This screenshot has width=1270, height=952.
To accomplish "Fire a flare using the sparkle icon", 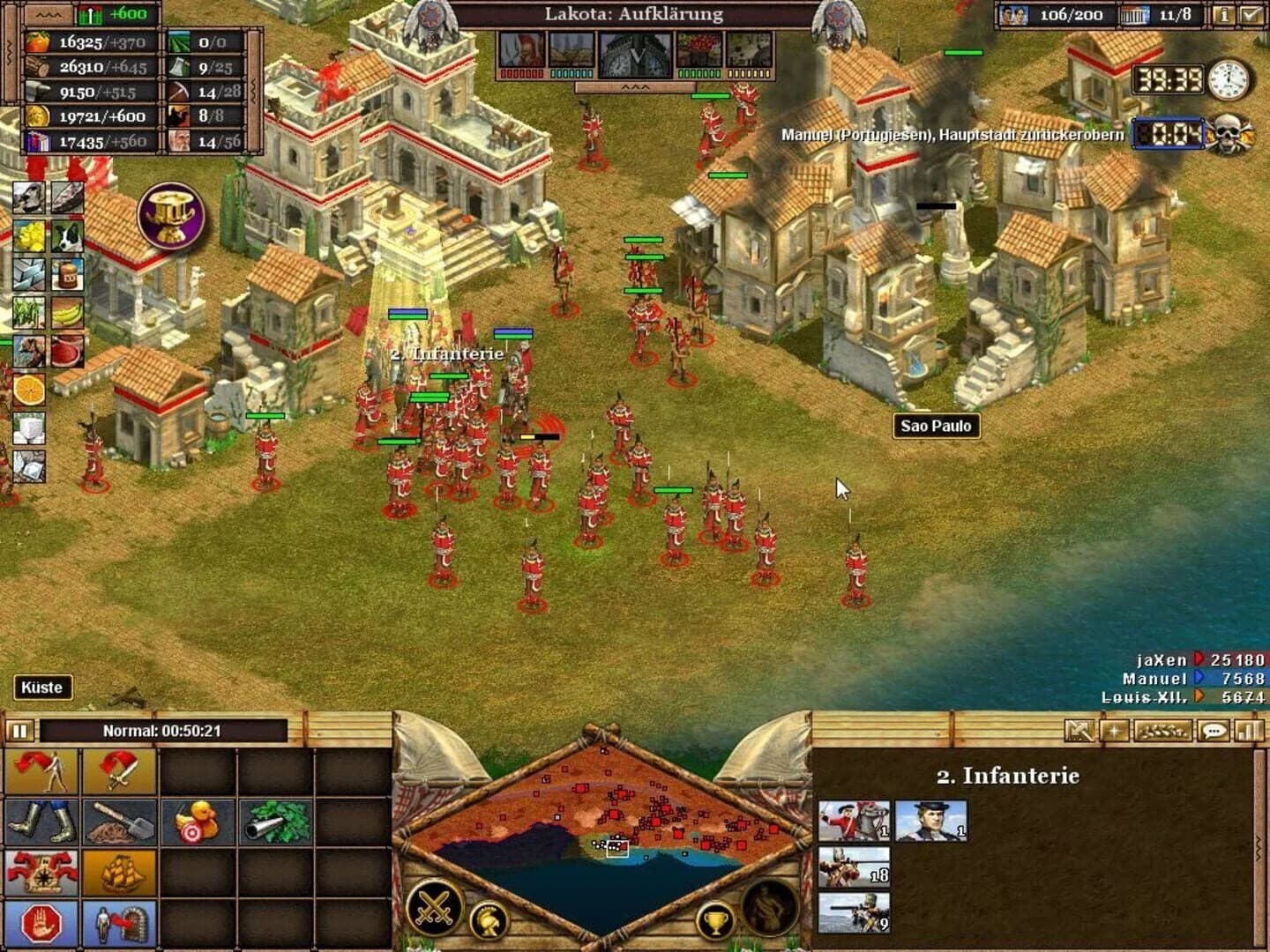I will click(x=1113, y=730).
